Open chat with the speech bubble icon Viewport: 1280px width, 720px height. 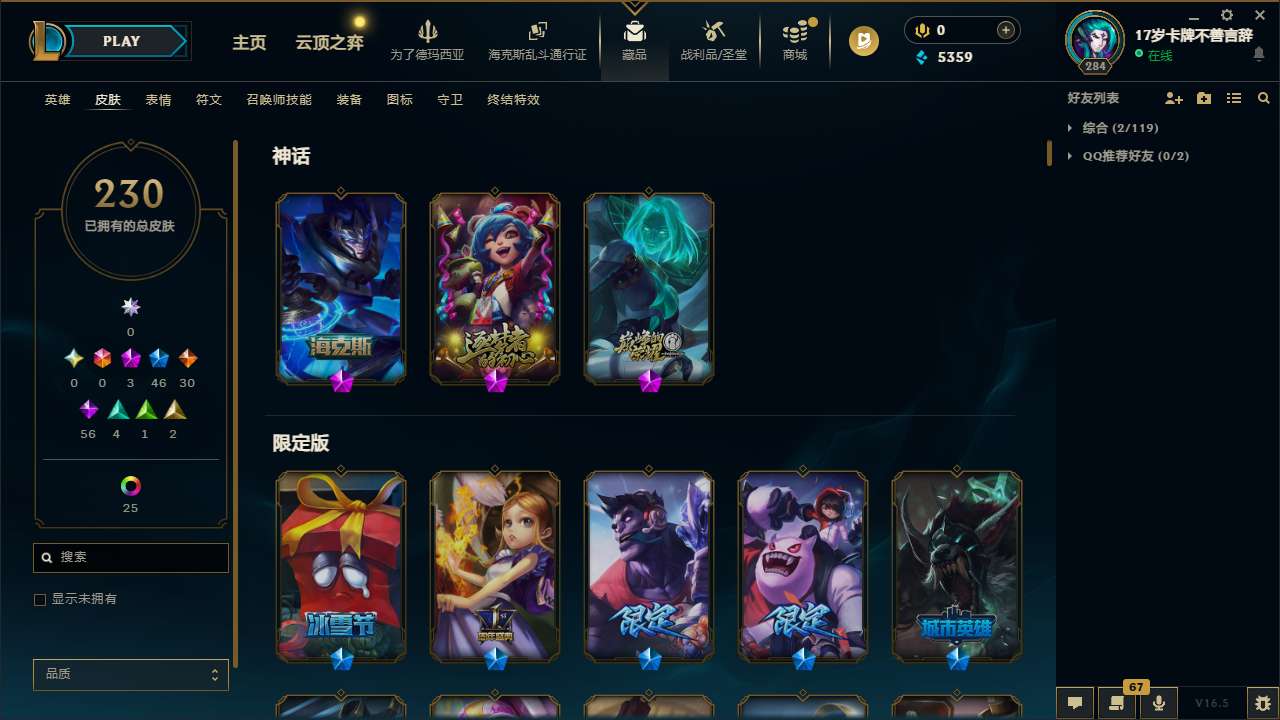[1075, 702]
